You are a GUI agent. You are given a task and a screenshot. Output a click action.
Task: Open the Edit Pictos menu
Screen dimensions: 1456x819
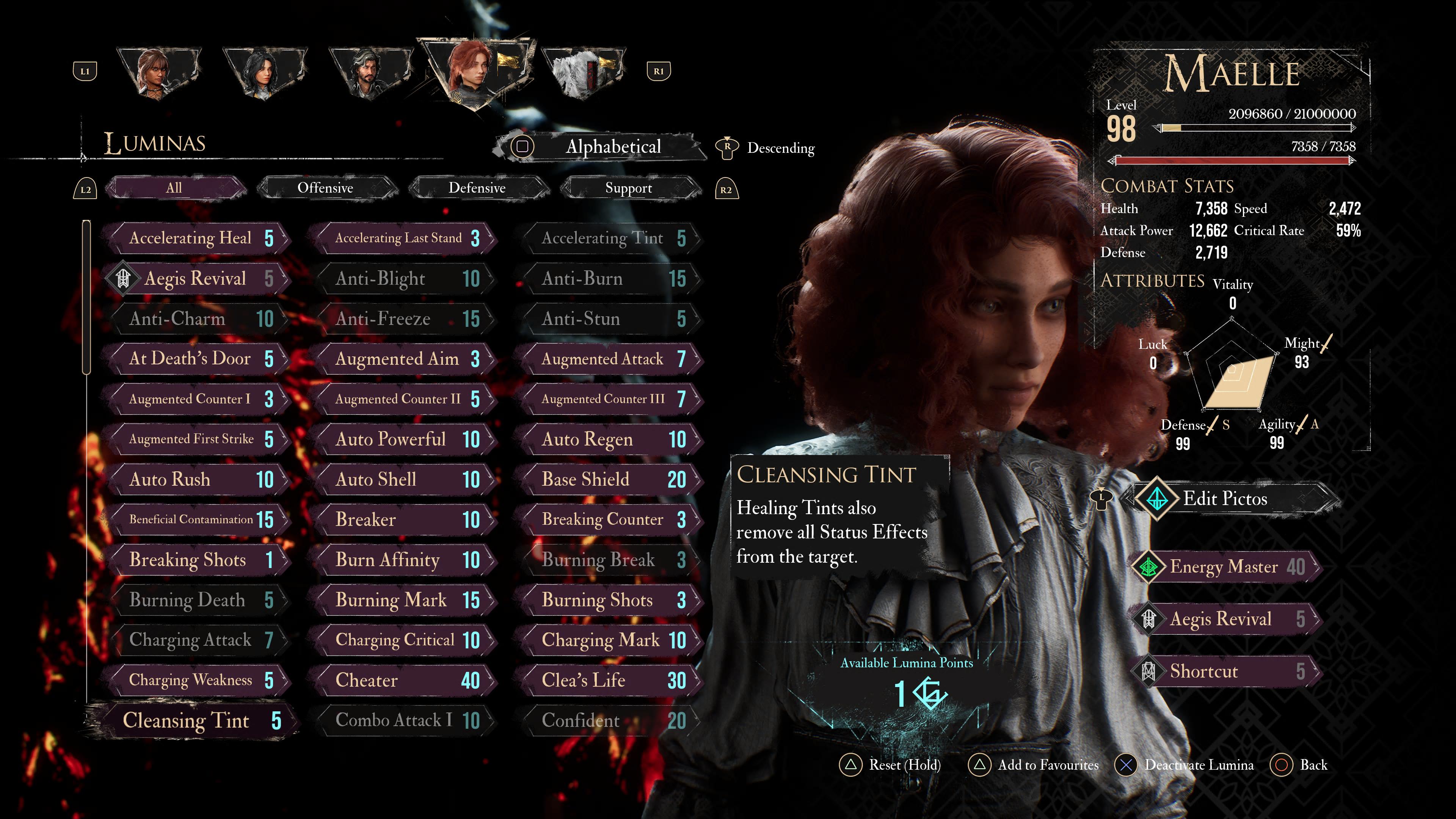(1224, 499)
